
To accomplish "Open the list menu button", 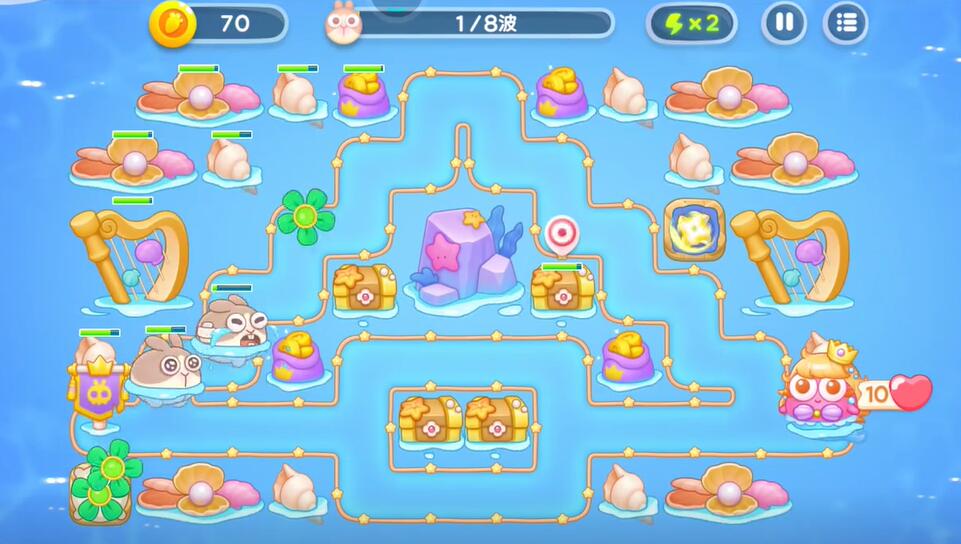I will point(845,23).
